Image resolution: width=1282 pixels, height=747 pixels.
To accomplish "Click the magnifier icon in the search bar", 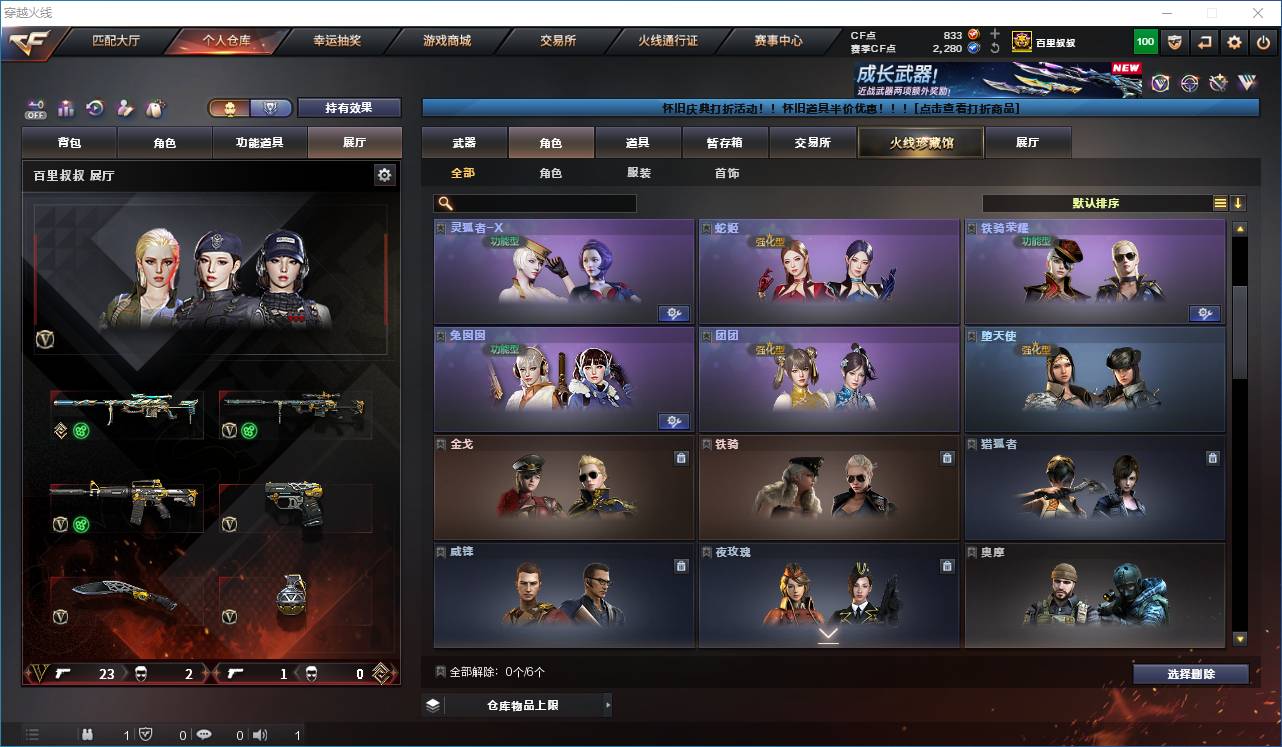I will pos(444,203).
